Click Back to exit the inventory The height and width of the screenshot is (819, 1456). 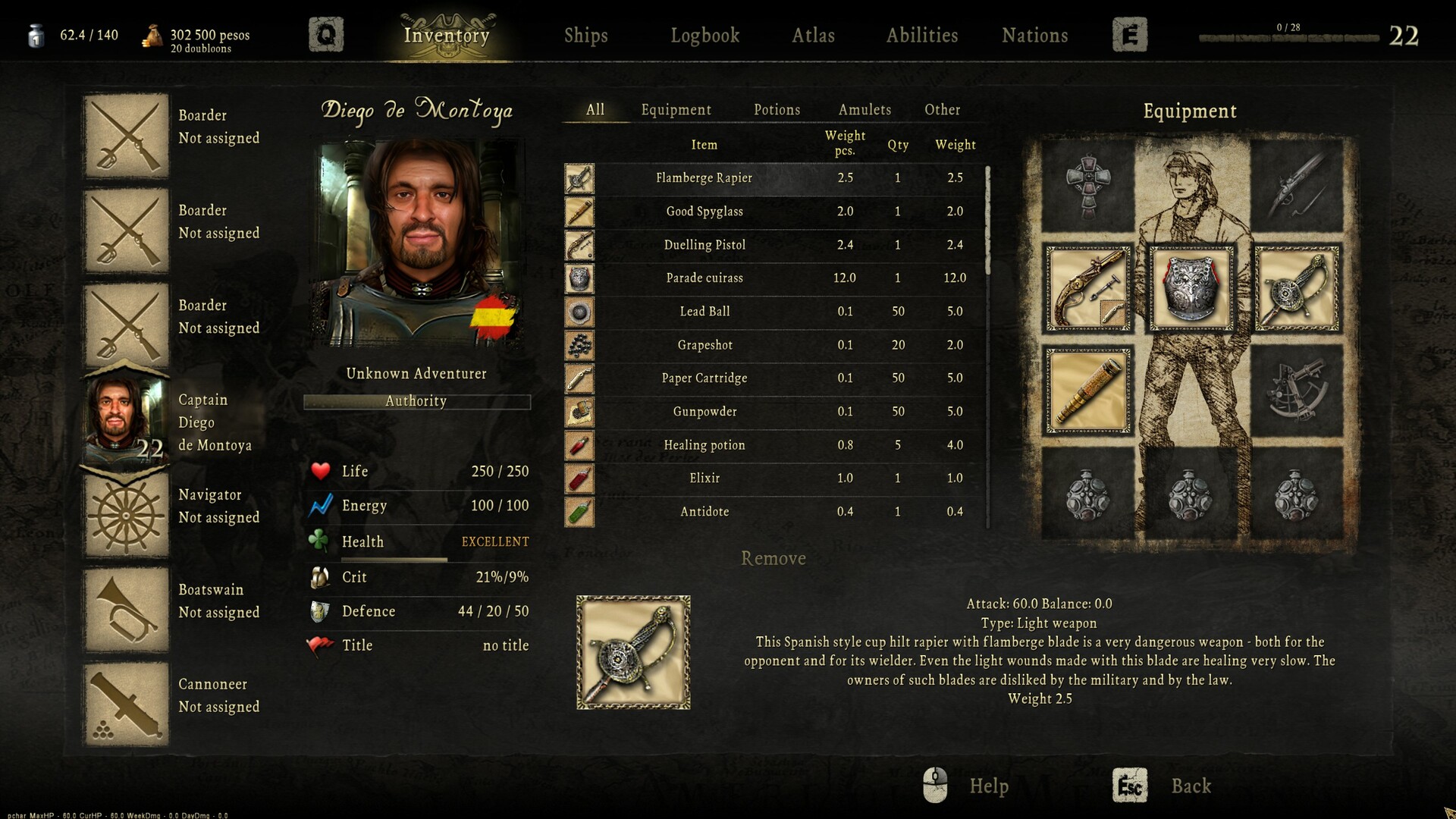1191,786
